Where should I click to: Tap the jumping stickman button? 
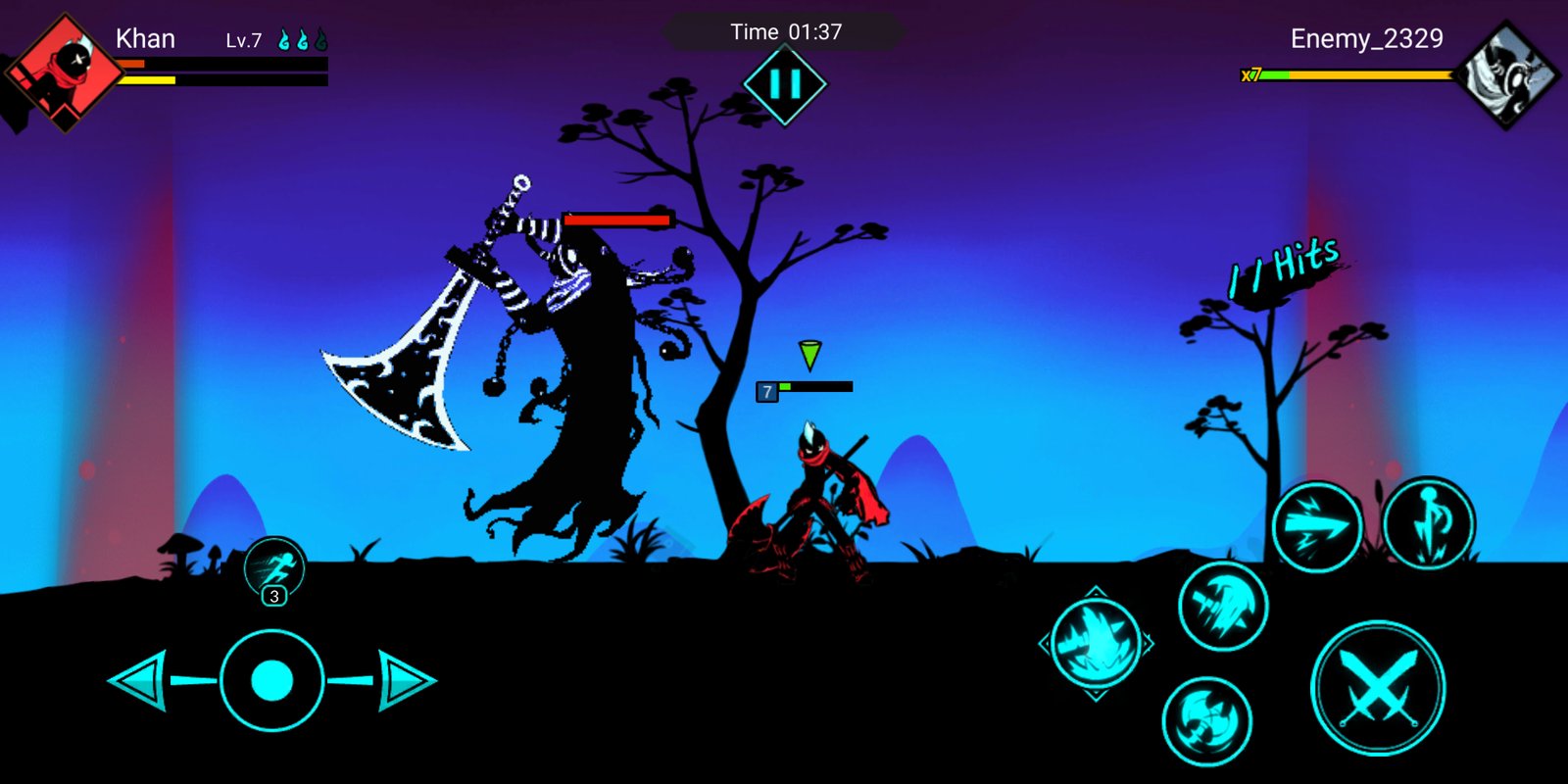pyautogui.click(x=1428, y=523)
